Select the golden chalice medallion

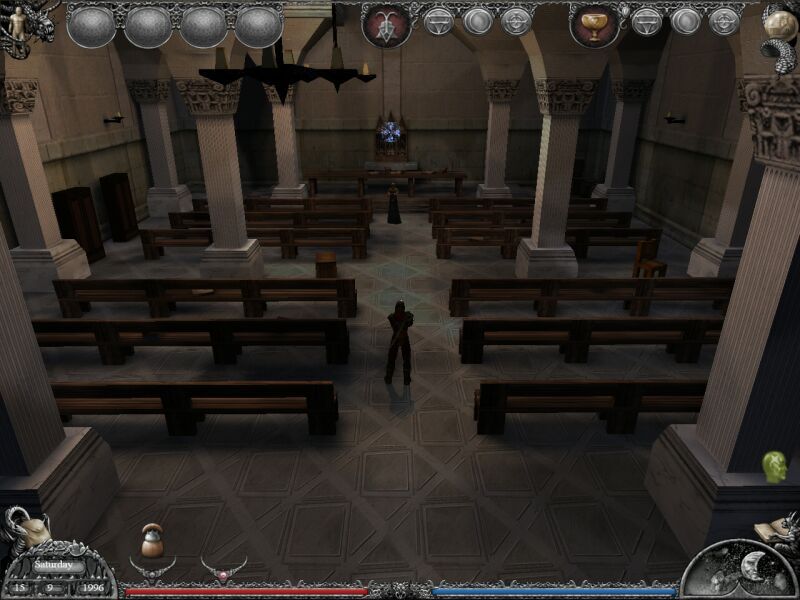pos(594,25)
